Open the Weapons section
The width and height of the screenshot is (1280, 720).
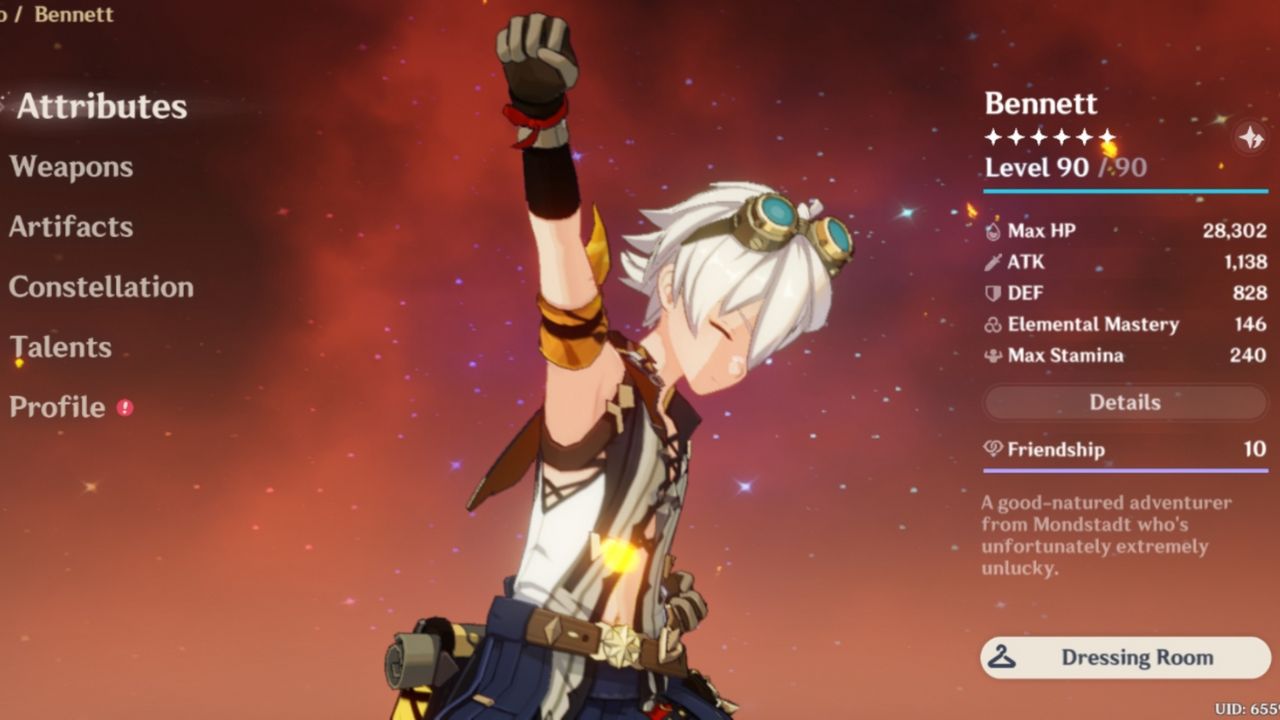71,167
